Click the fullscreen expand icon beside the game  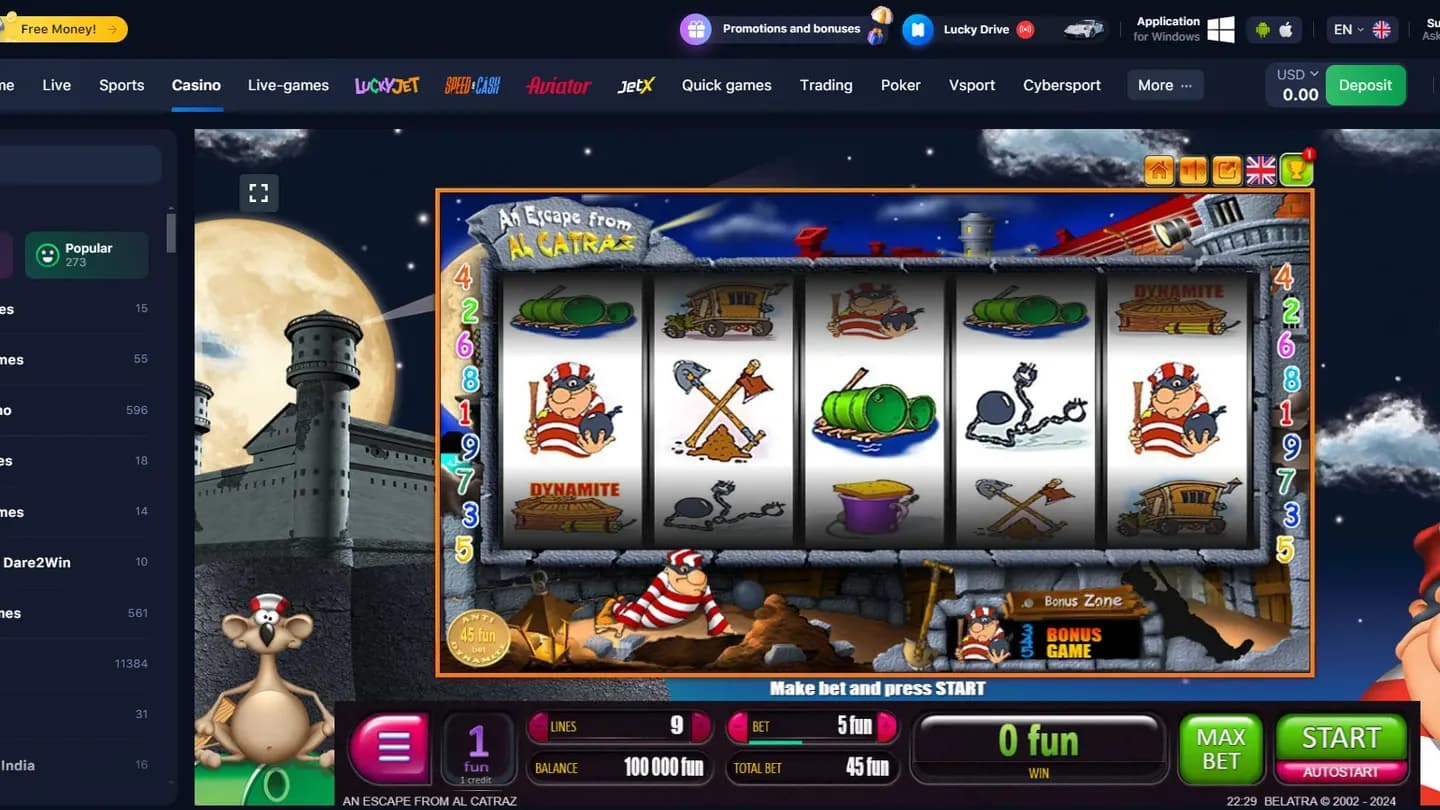coord(259,193)
